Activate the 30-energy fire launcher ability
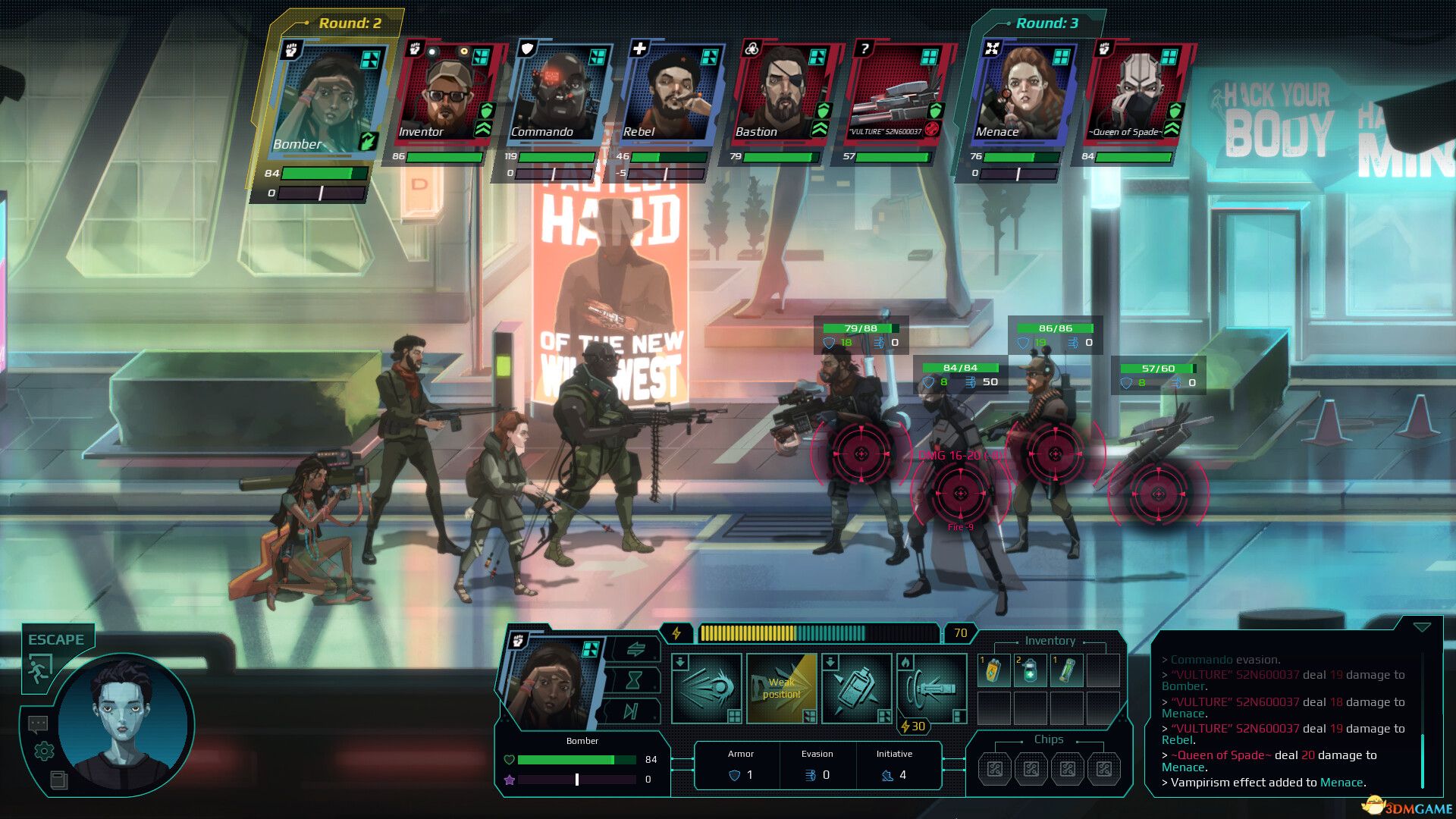 931,688
